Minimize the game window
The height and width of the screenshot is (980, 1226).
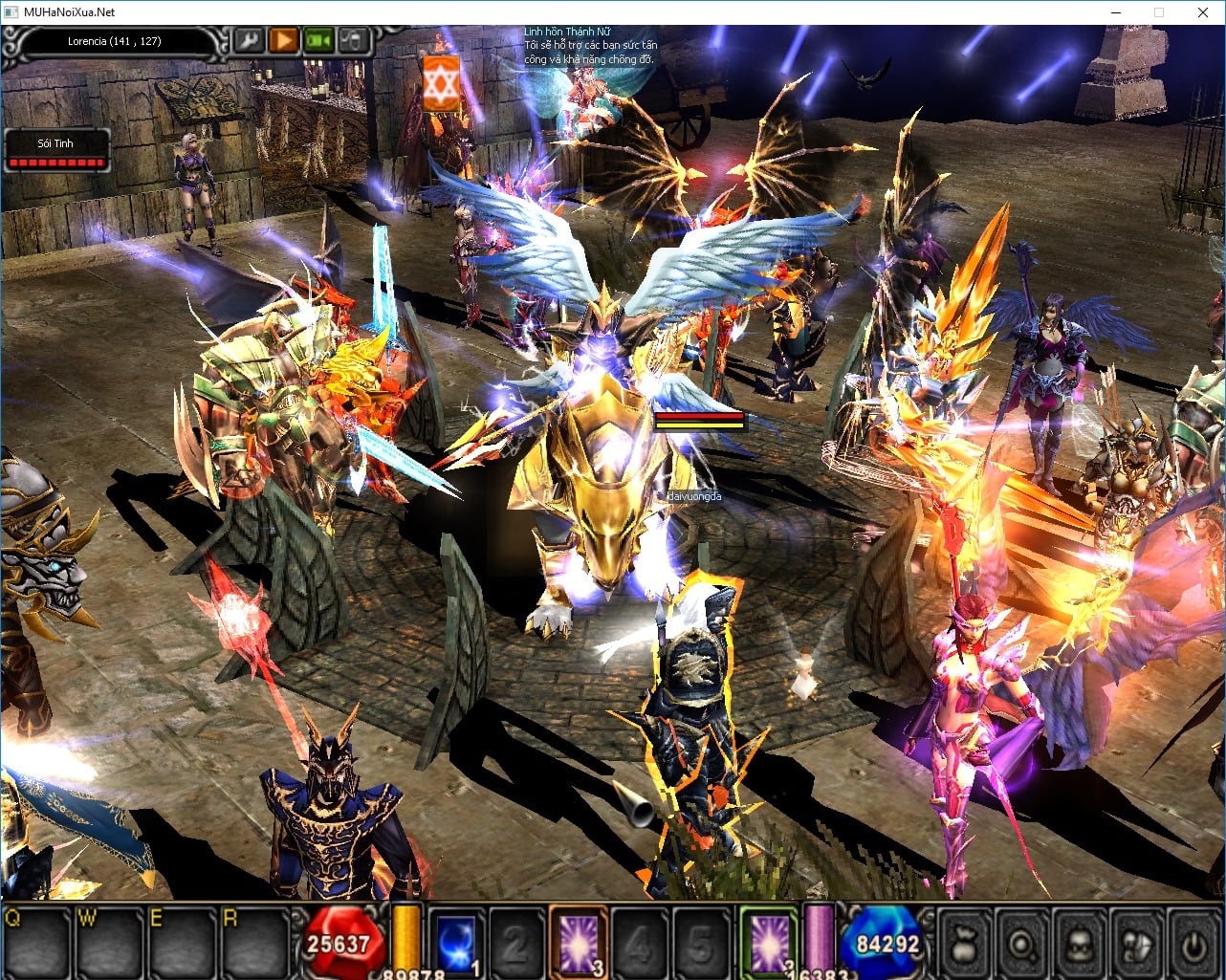[x=1115, y=12]
